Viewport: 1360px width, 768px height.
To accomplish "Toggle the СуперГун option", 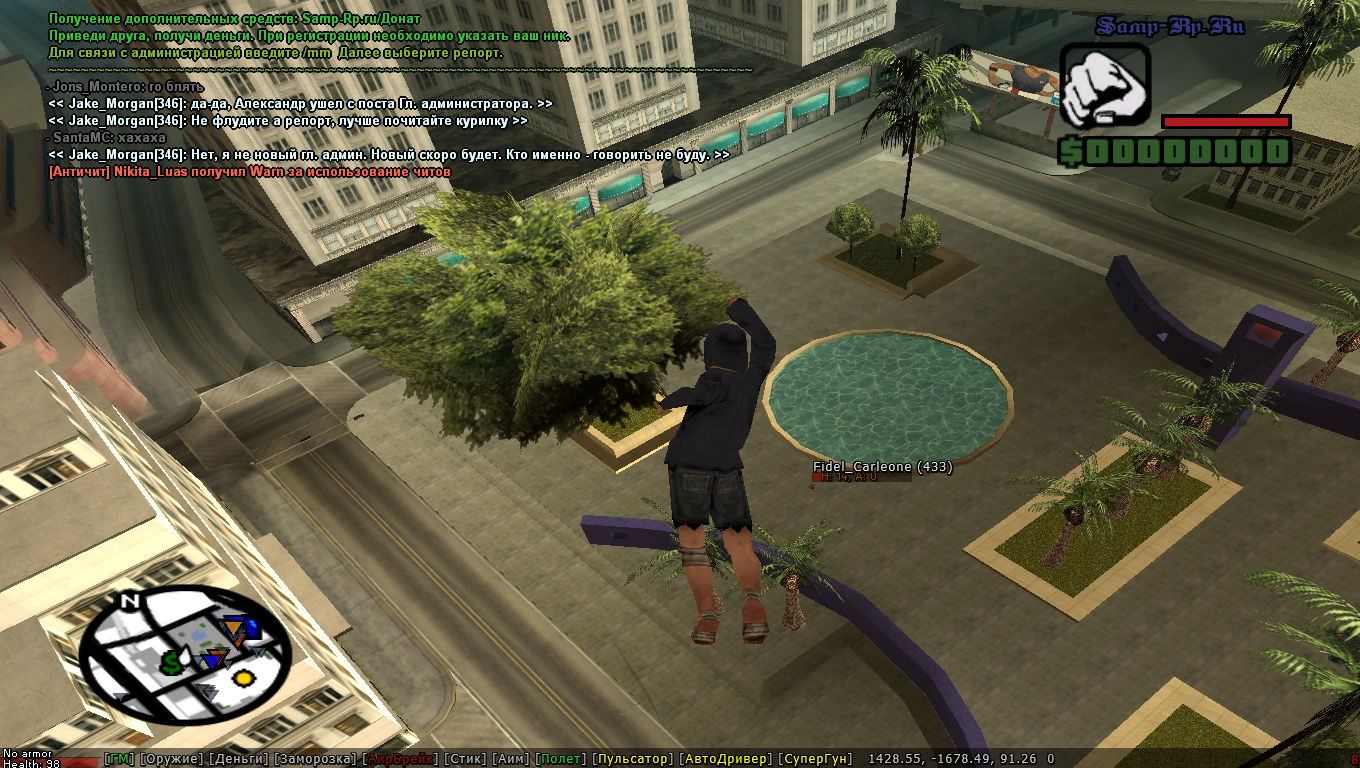I will [816, 759].
